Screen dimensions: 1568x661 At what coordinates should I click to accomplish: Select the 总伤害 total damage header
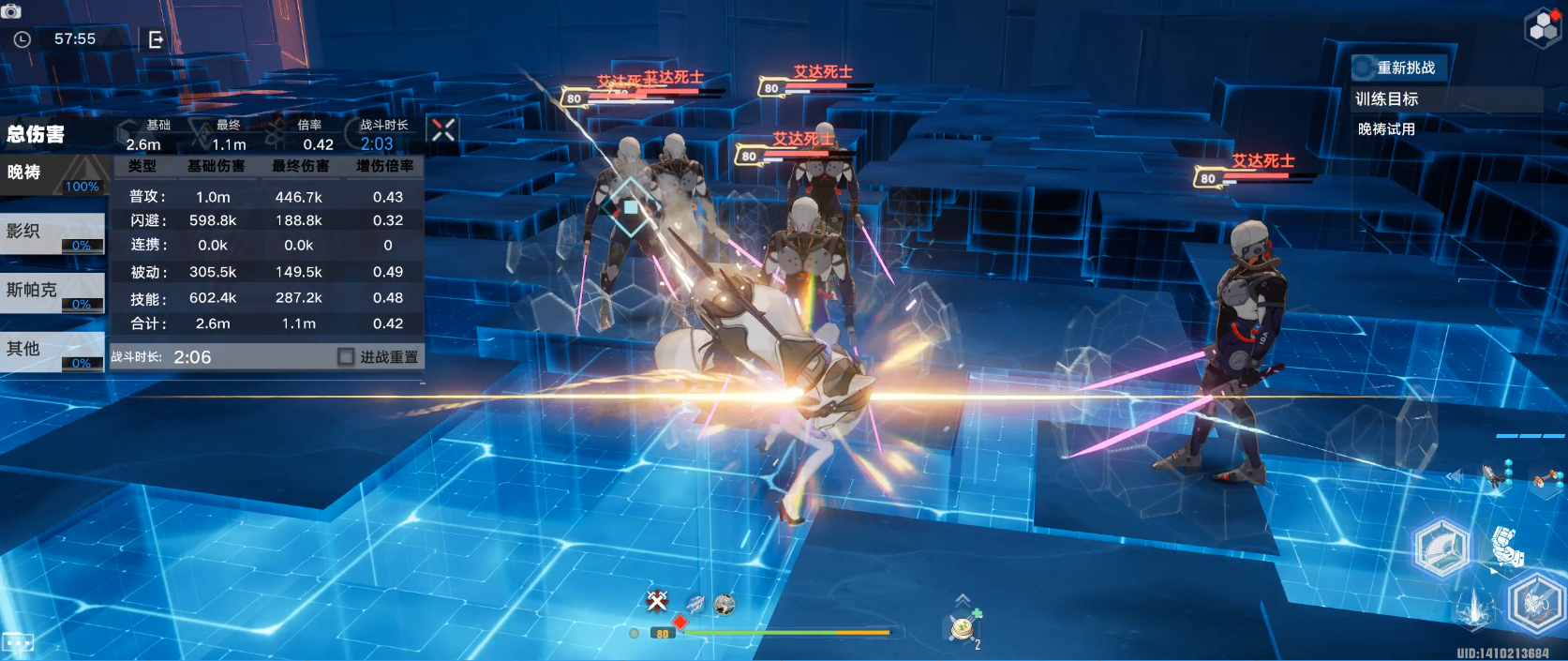pos(37,134)
